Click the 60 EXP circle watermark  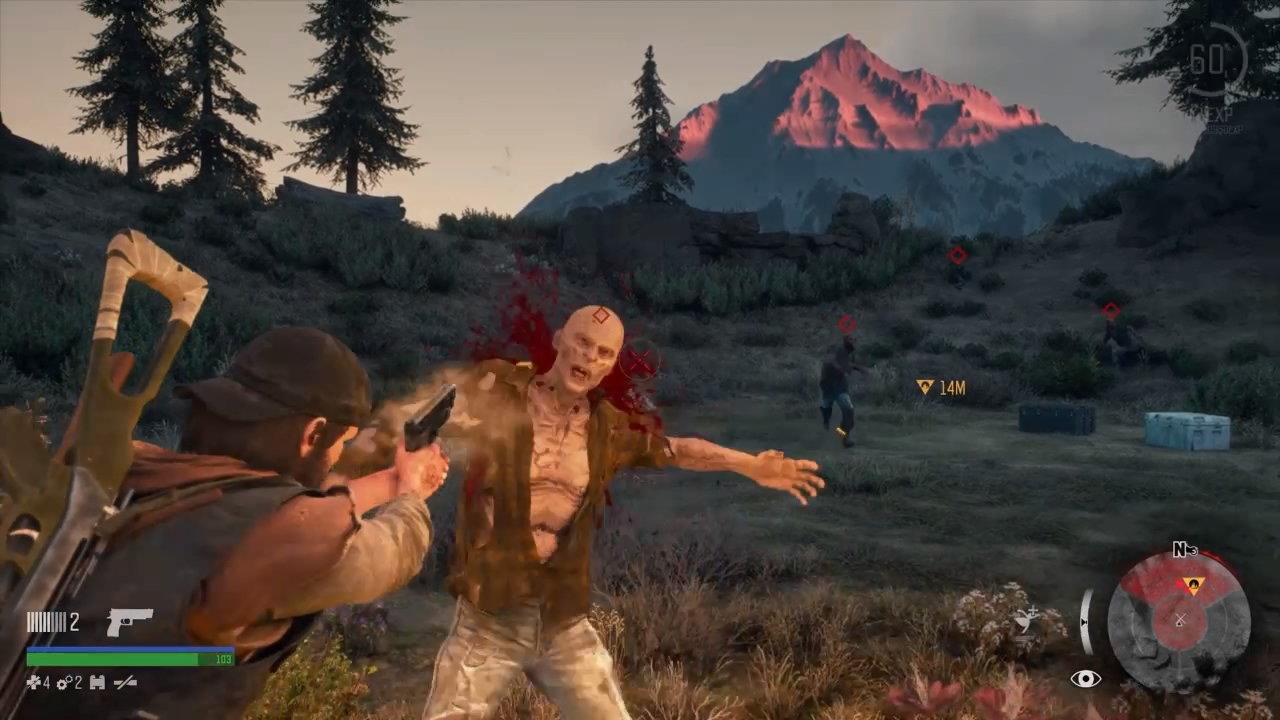click(x=1212, y=62)
